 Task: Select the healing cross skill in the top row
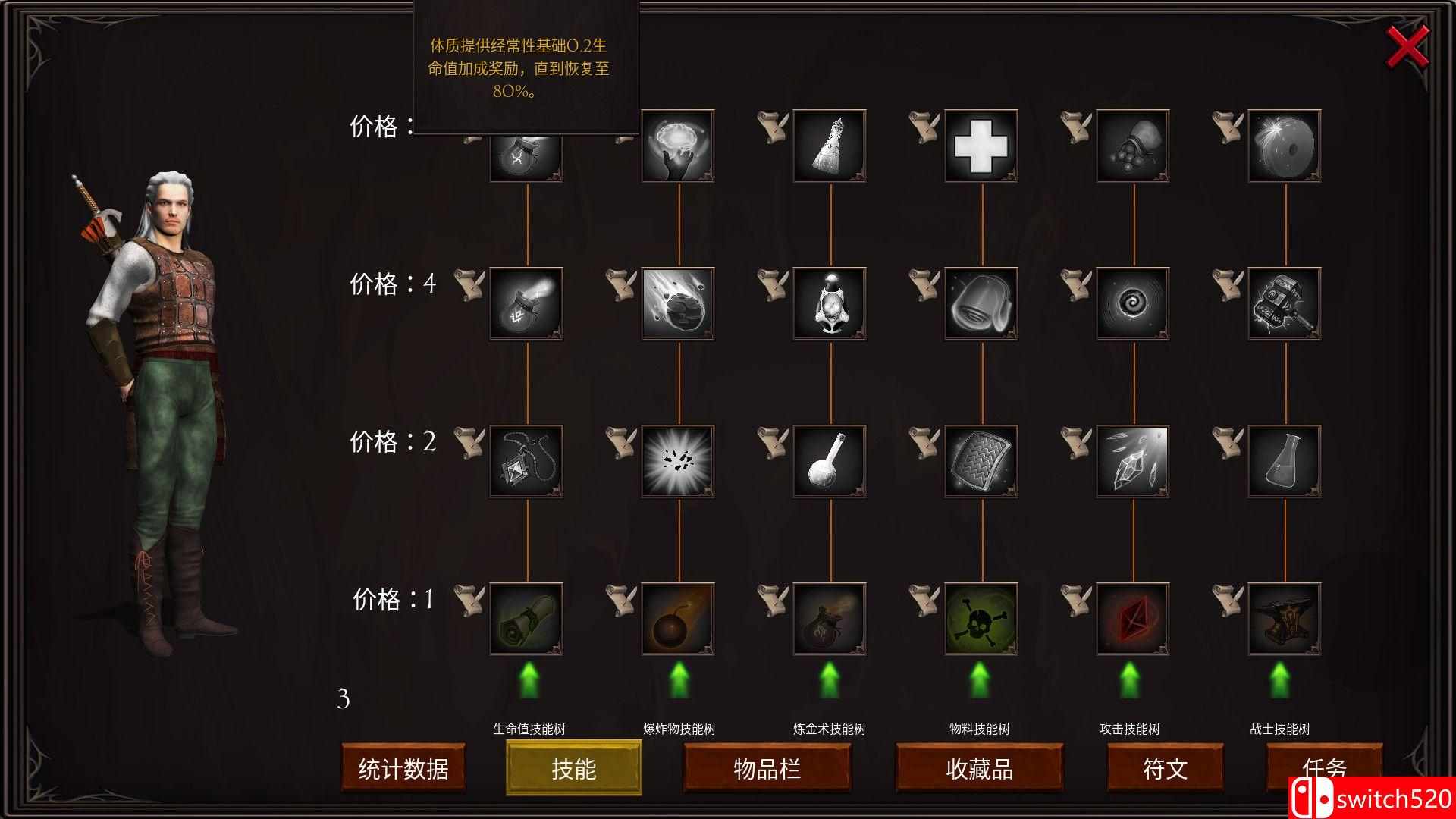(980, 146)
